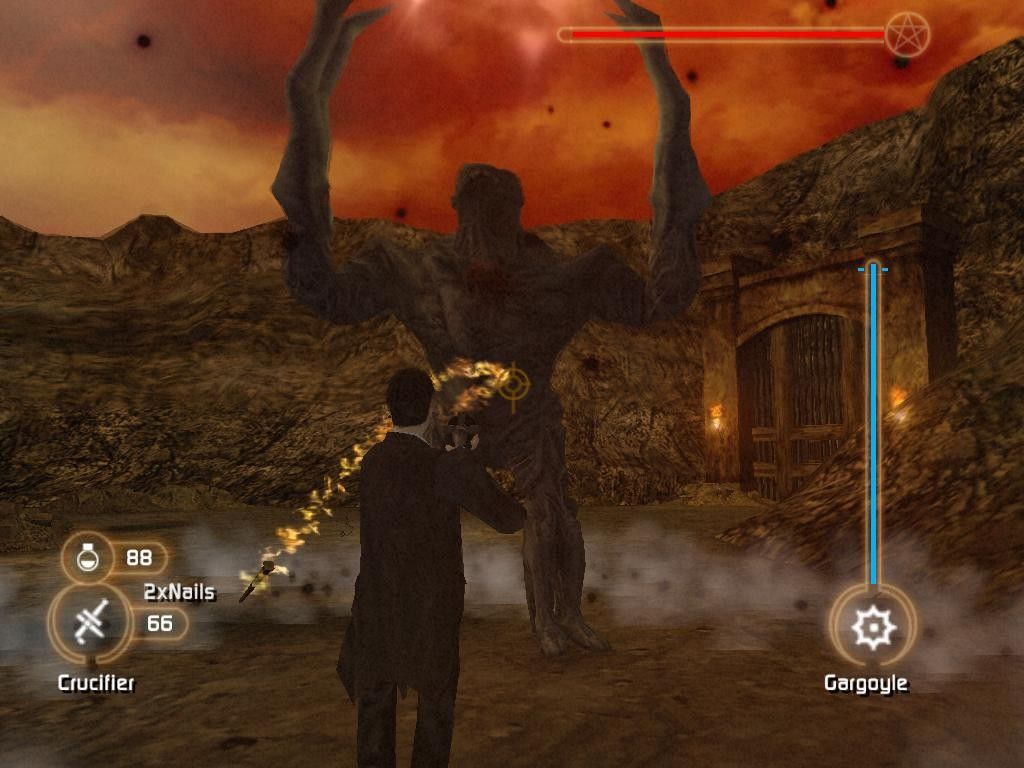
Task: Activate the Gargoyle spell icon
Action: click(872, 628)
